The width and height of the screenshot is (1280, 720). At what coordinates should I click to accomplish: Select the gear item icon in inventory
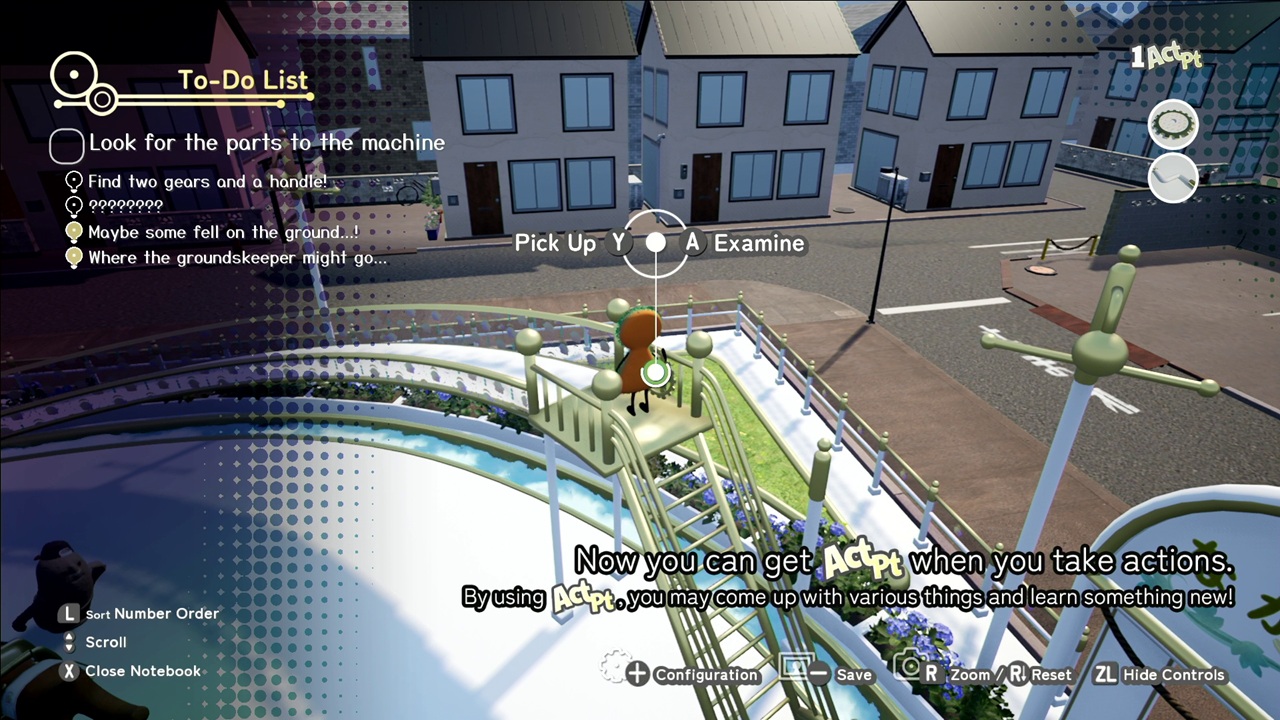(x=1173, y=122)
